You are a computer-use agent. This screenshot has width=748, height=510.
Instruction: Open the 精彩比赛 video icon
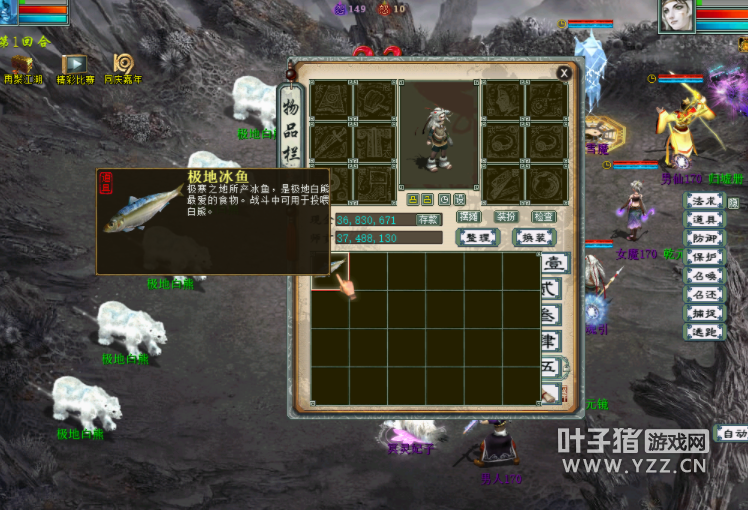74,66
